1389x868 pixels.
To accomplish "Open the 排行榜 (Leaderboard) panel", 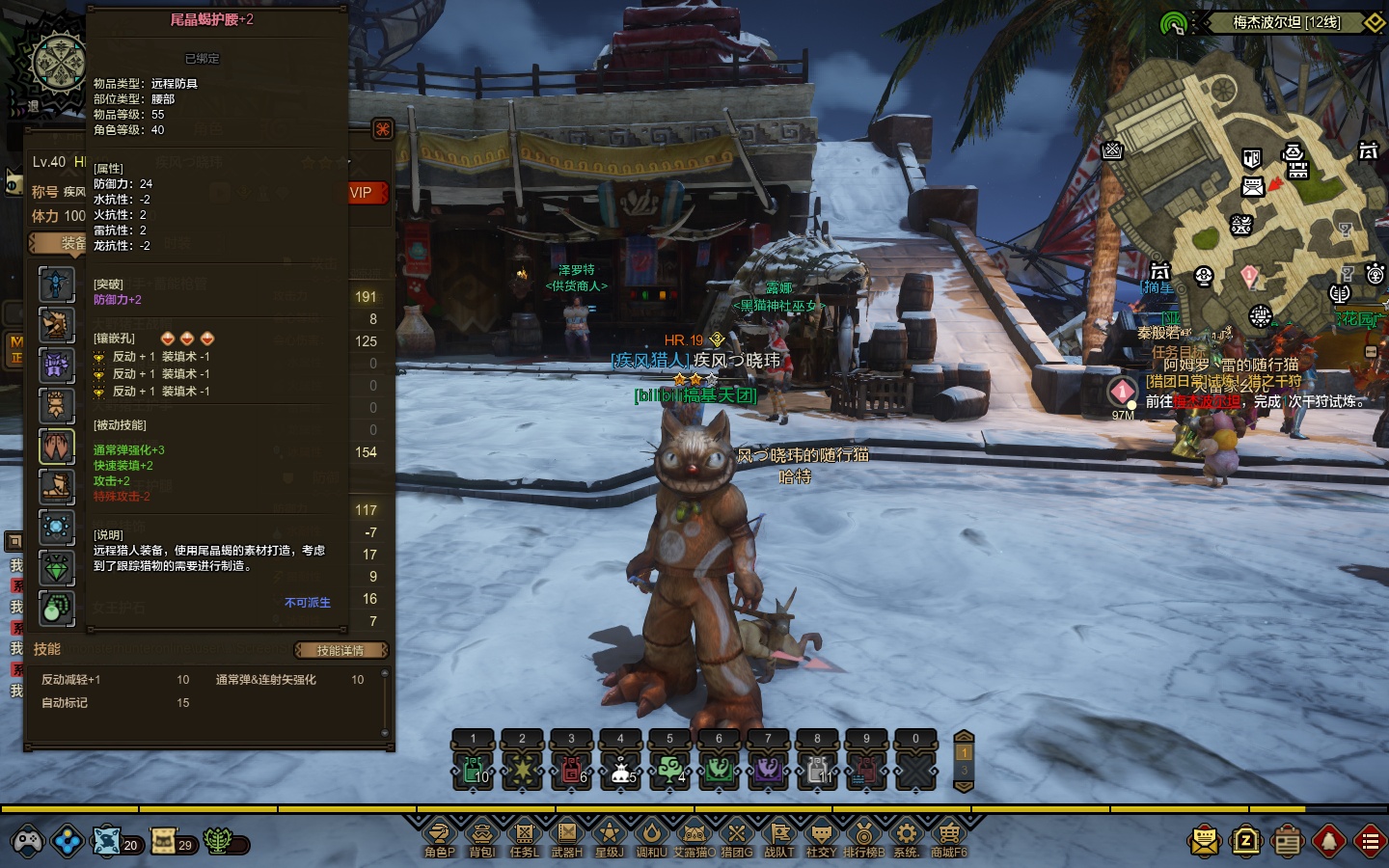I will pos(863,835).
